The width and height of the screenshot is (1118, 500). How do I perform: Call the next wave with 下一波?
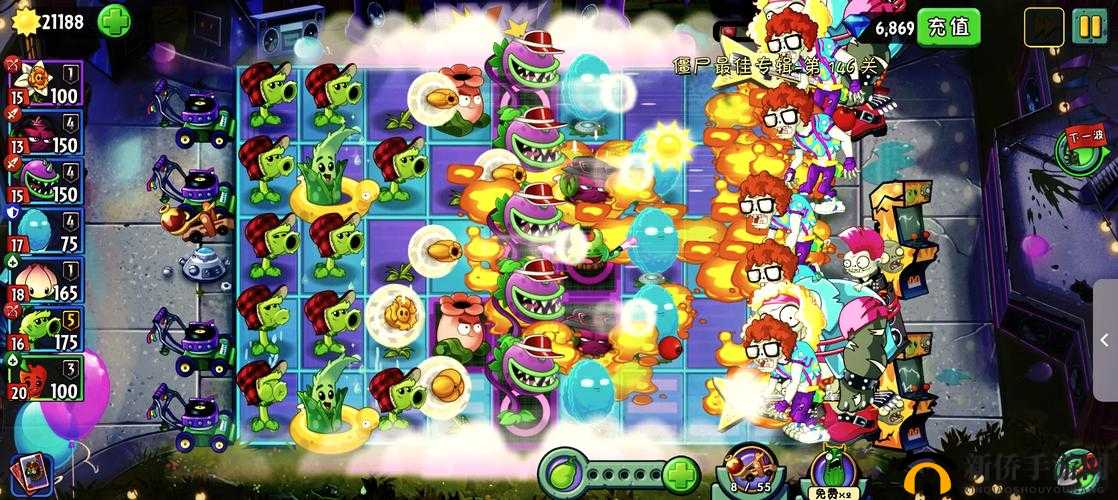(1081, 152)
